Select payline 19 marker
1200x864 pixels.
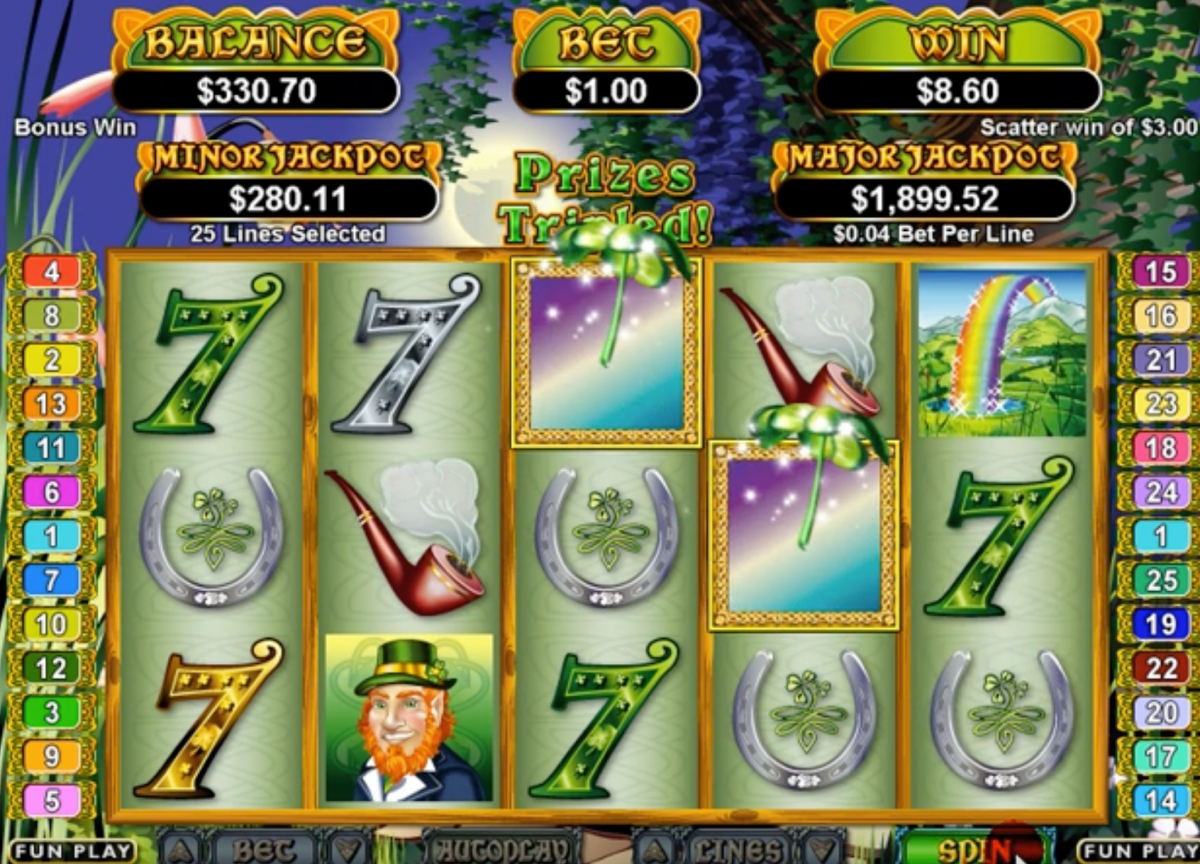1160,624
